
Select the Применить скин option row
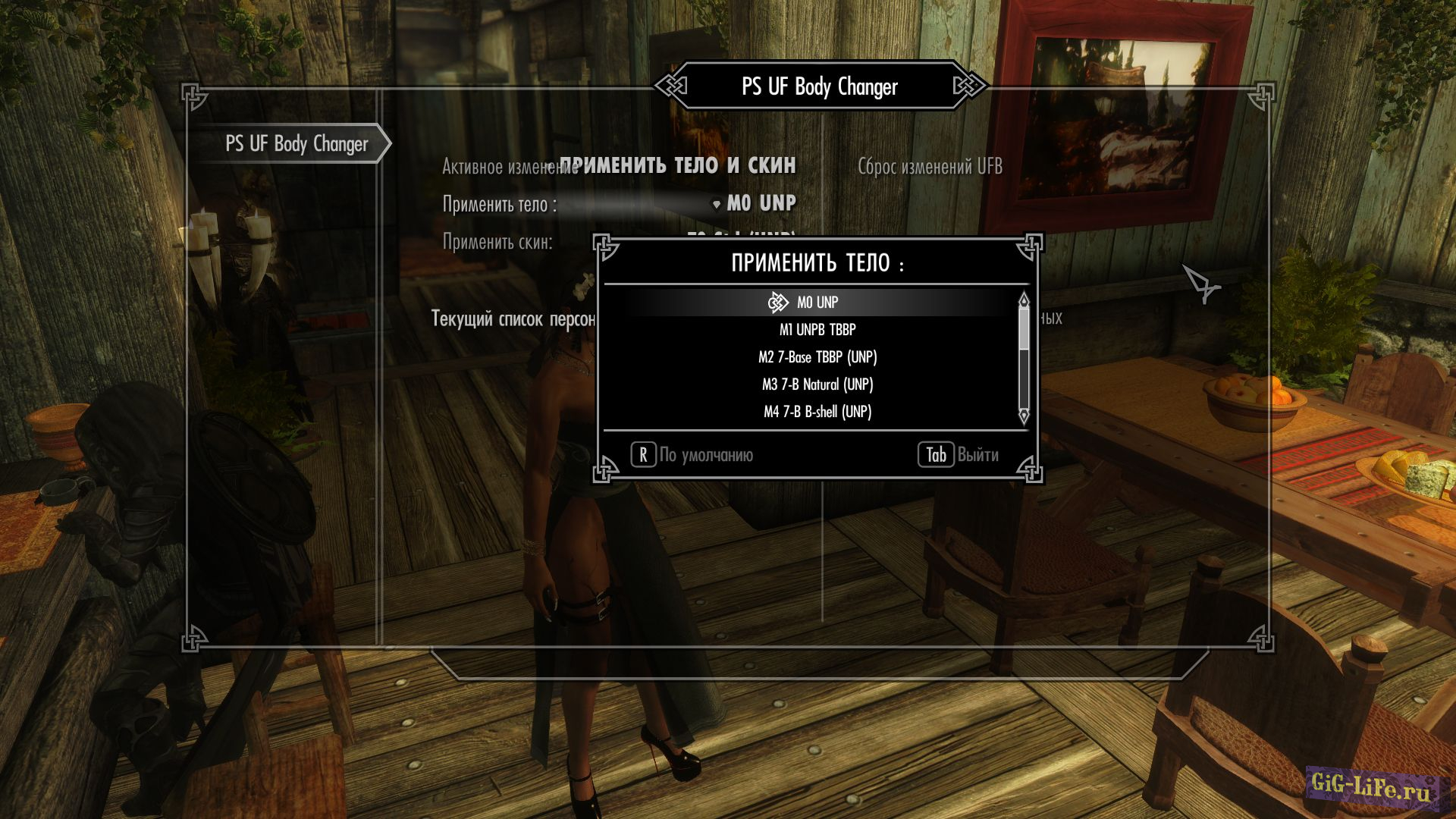coord(497,243)
